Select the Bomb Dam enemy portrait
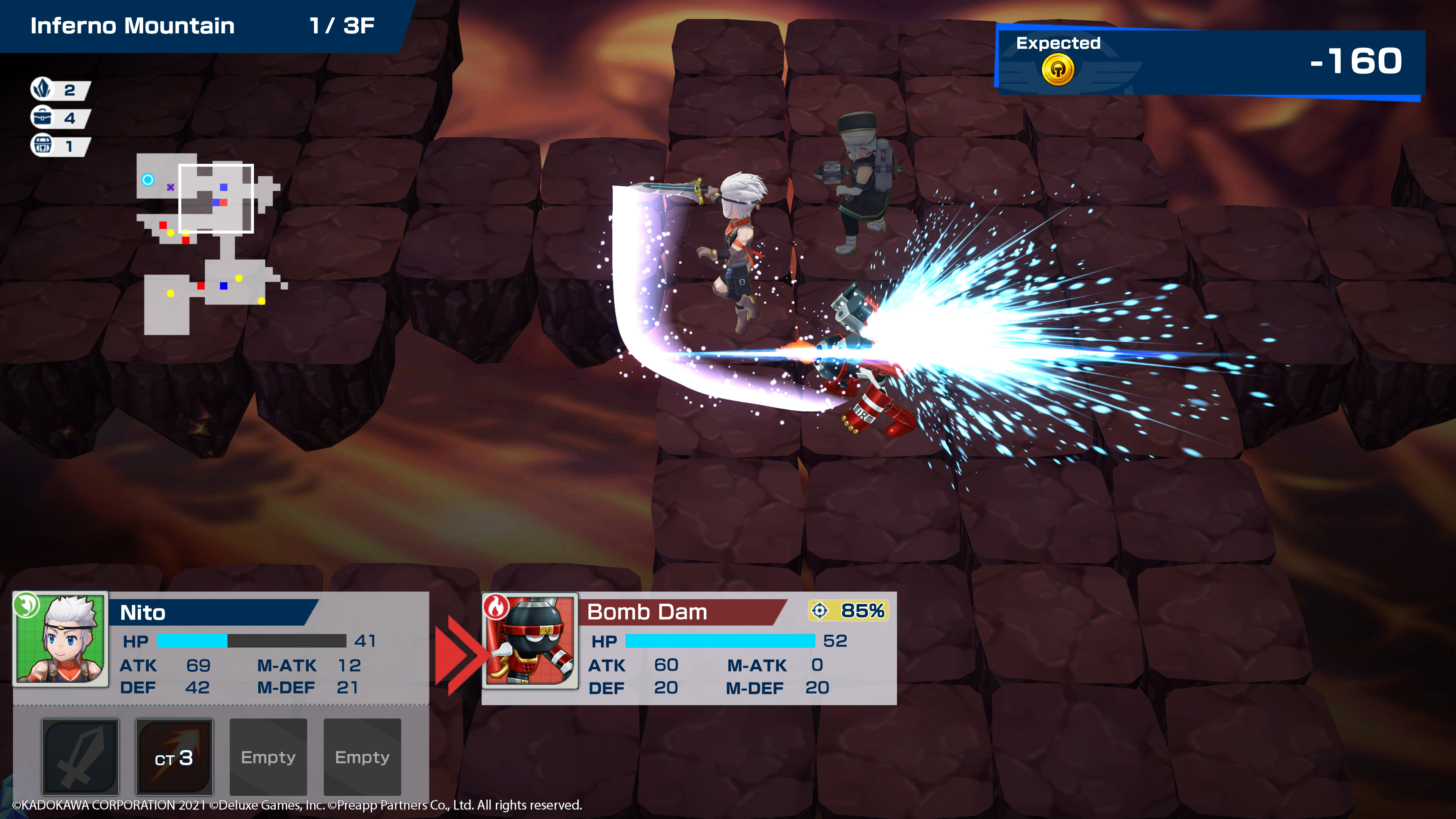The height and width of the screenshot is (819, 1456). (530, 640)
